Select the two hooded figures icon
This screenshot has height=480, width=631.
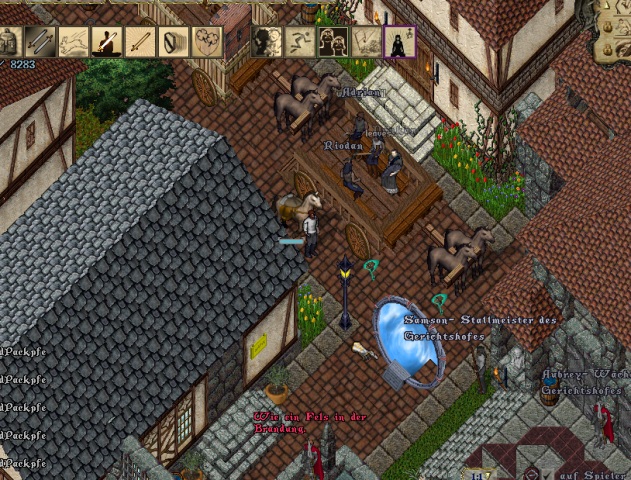point(334,41)
